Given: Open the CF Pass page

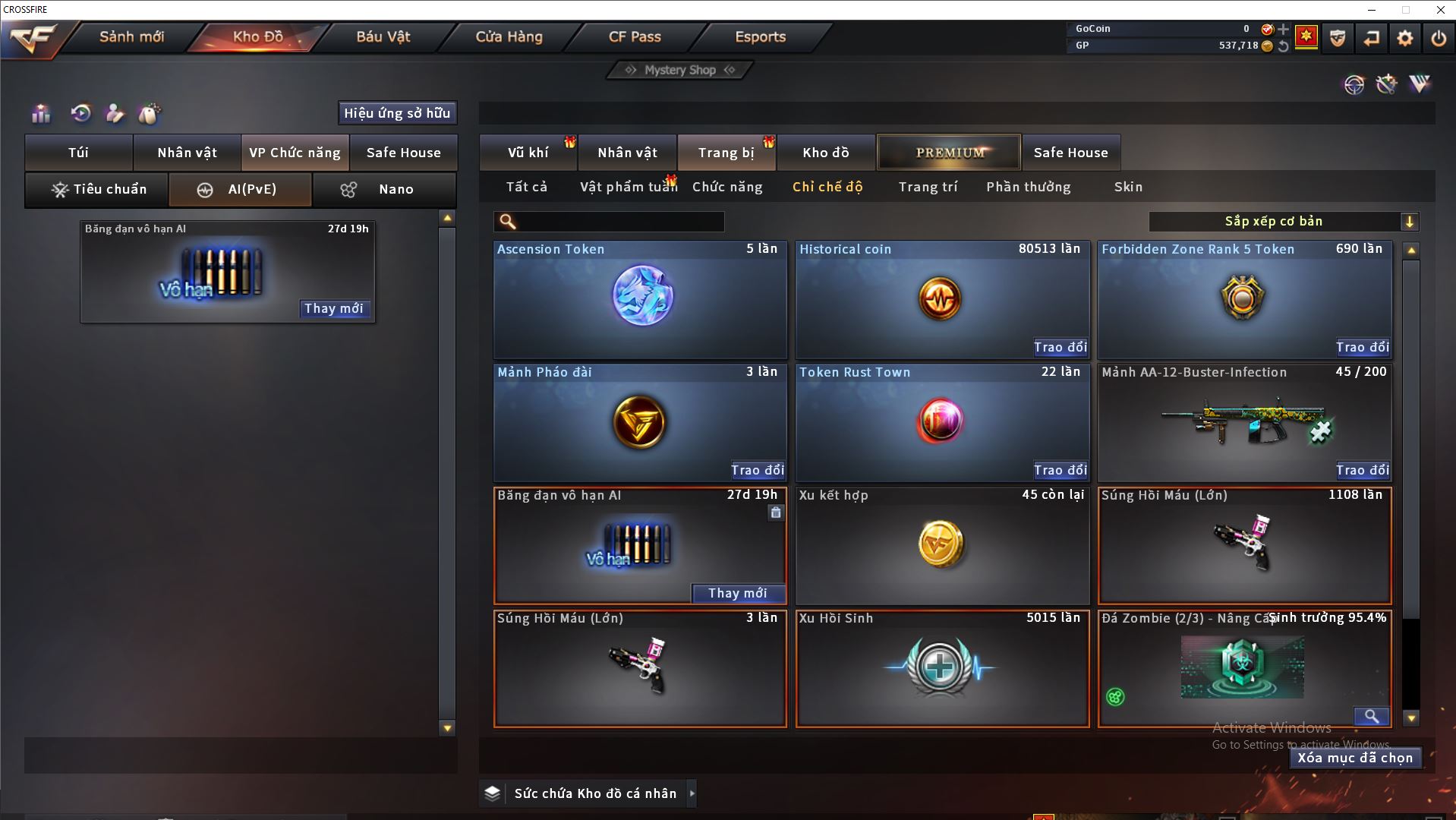Looking at the screenshot, I should pyautogui.click(x=635, y=37).
